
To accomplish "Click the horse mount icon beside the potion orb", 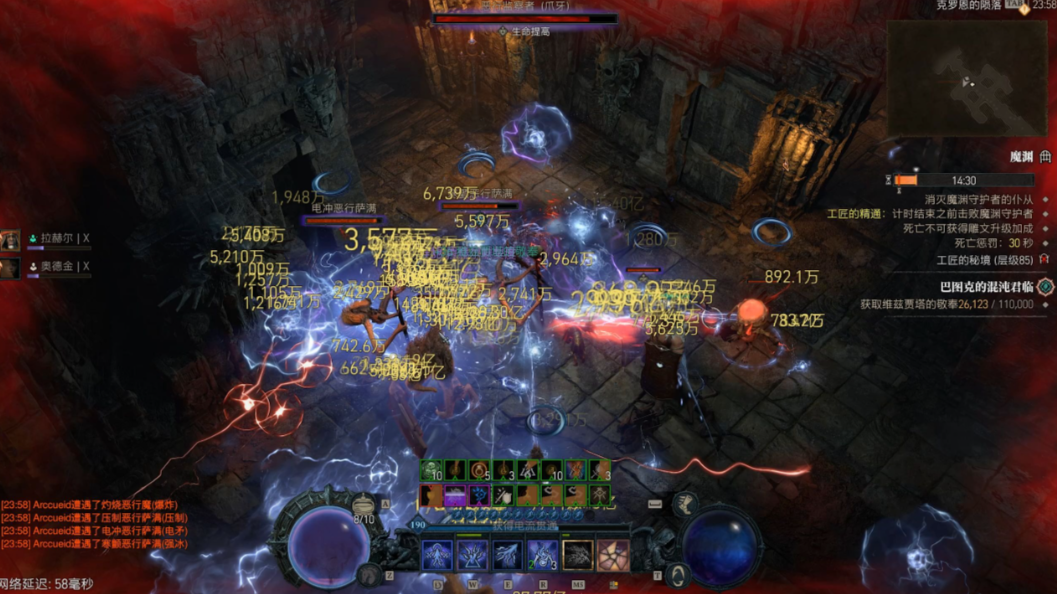I will point(370,573).
